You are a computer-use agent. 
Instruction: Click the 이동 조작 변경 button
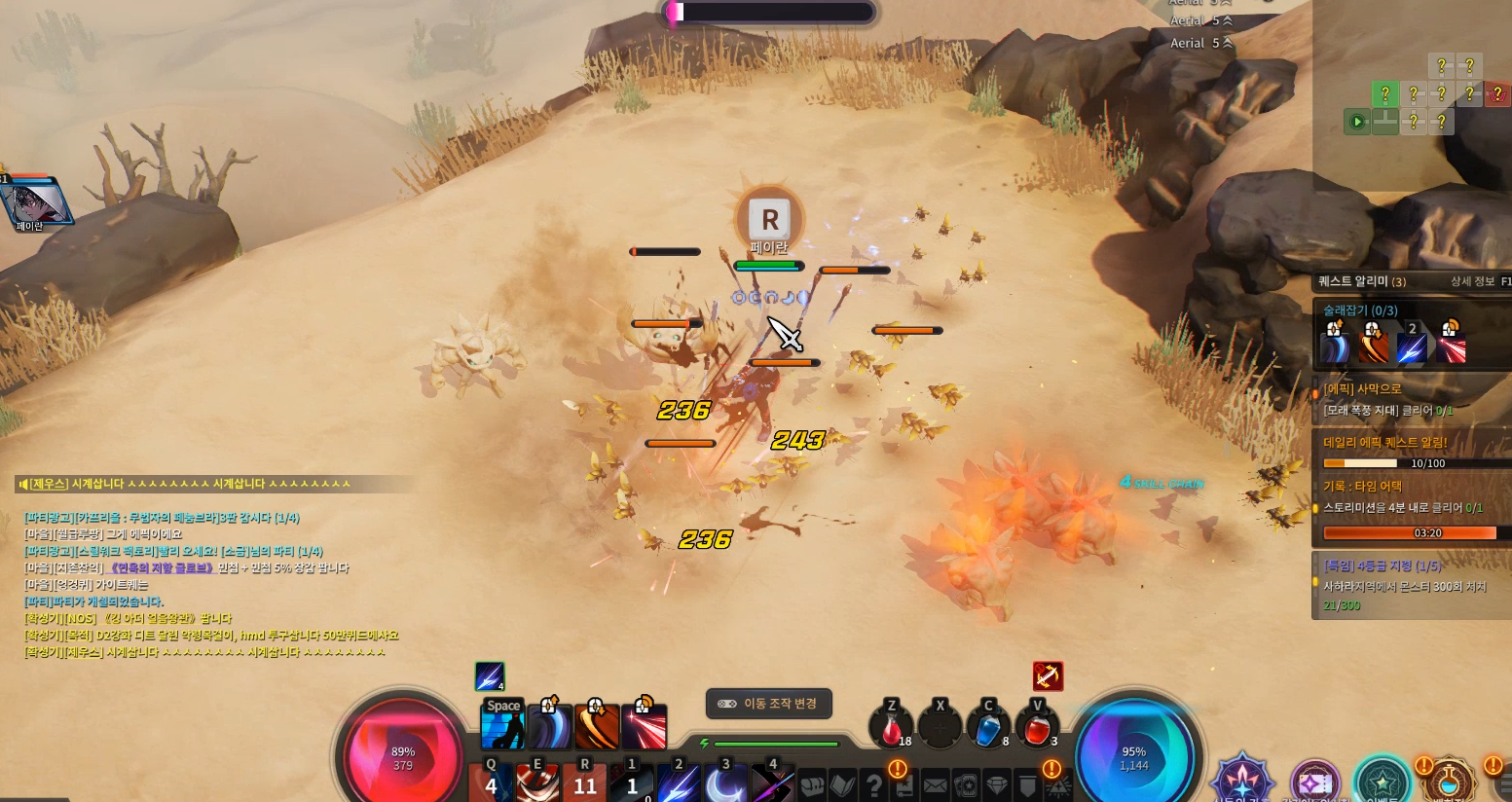coord(769,704)
